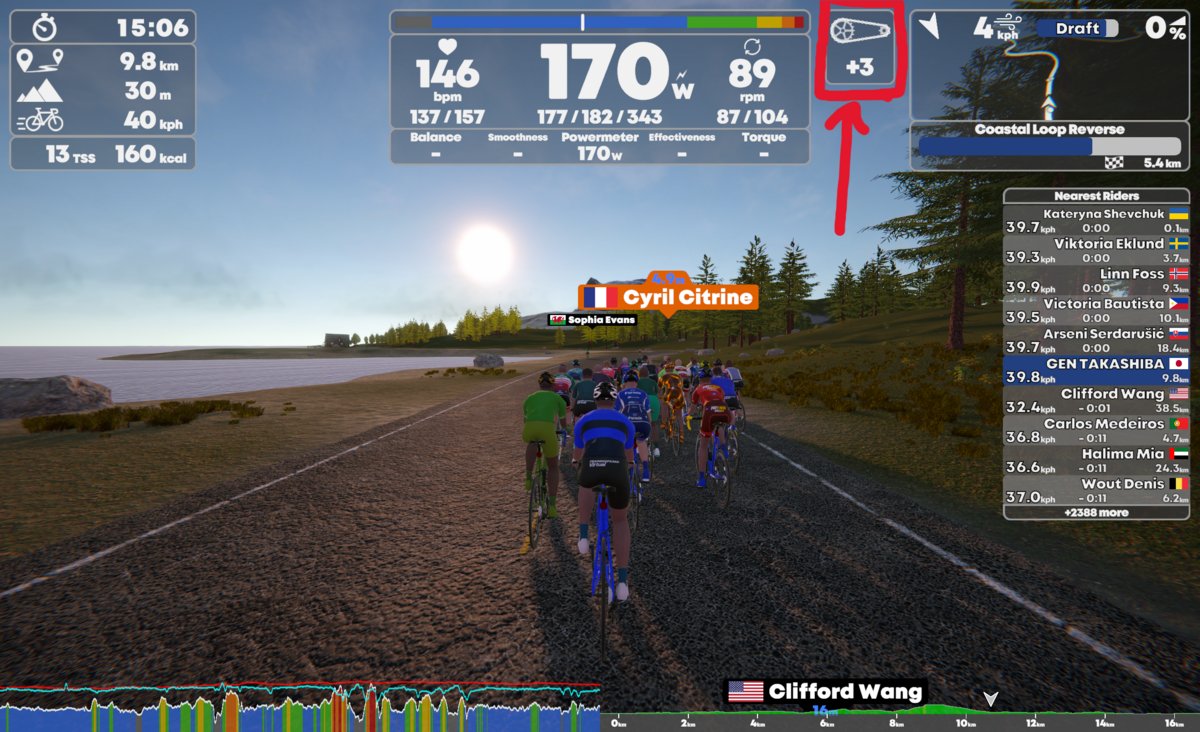Click the Sophia Evans rider label
1200x732 pixels.
coord(593,320)
